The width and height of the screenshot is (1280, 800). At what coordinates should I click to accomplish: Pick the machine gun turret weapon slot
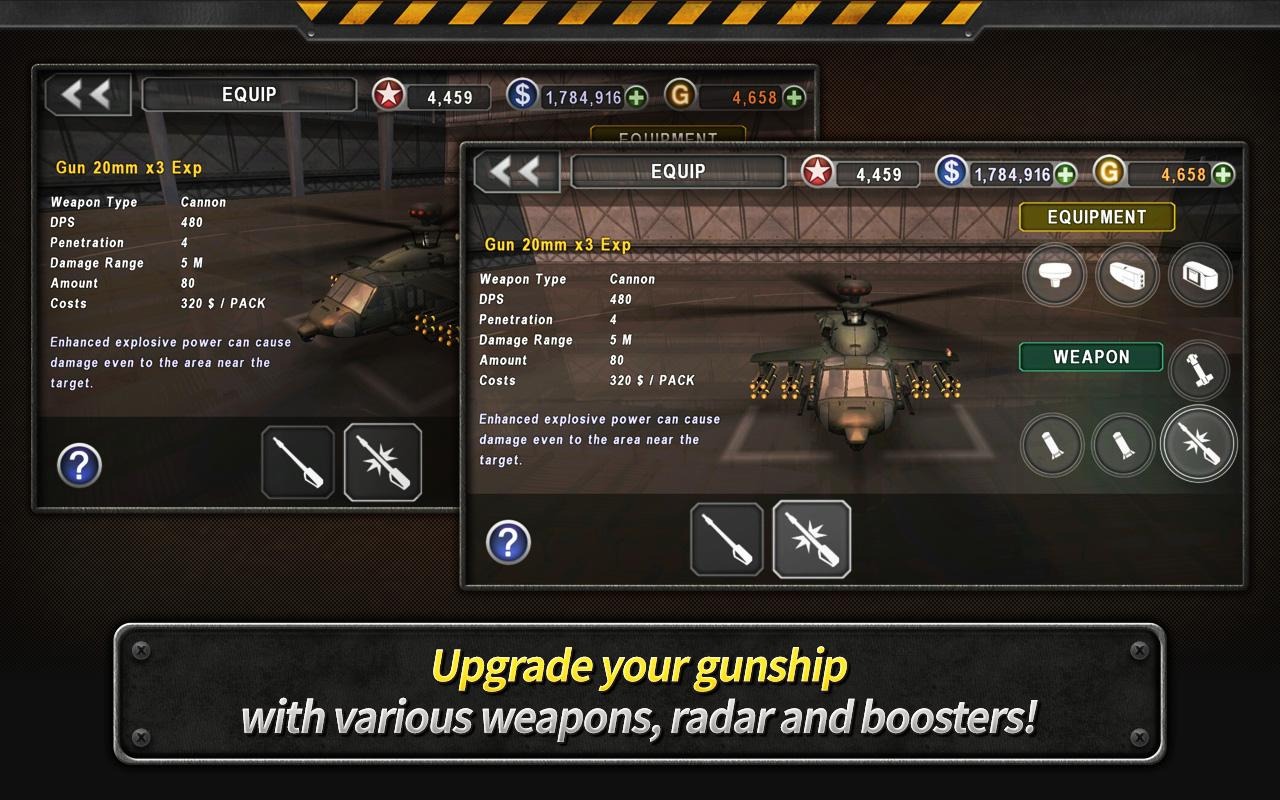pyautogui.click(x=1198, y=370)
